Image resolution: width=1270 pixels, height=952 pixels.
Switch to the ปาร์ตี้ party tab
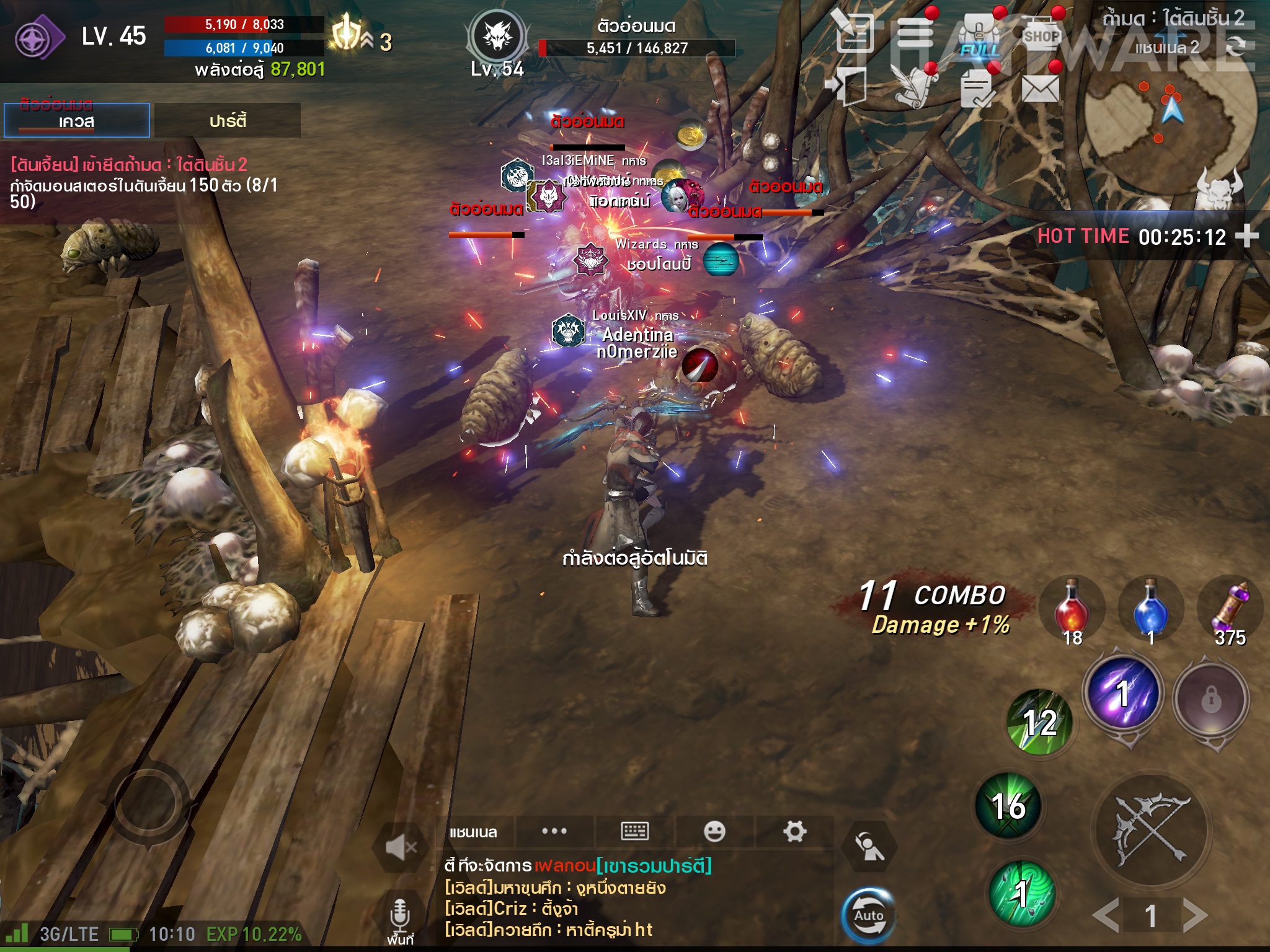coord(228,120)
